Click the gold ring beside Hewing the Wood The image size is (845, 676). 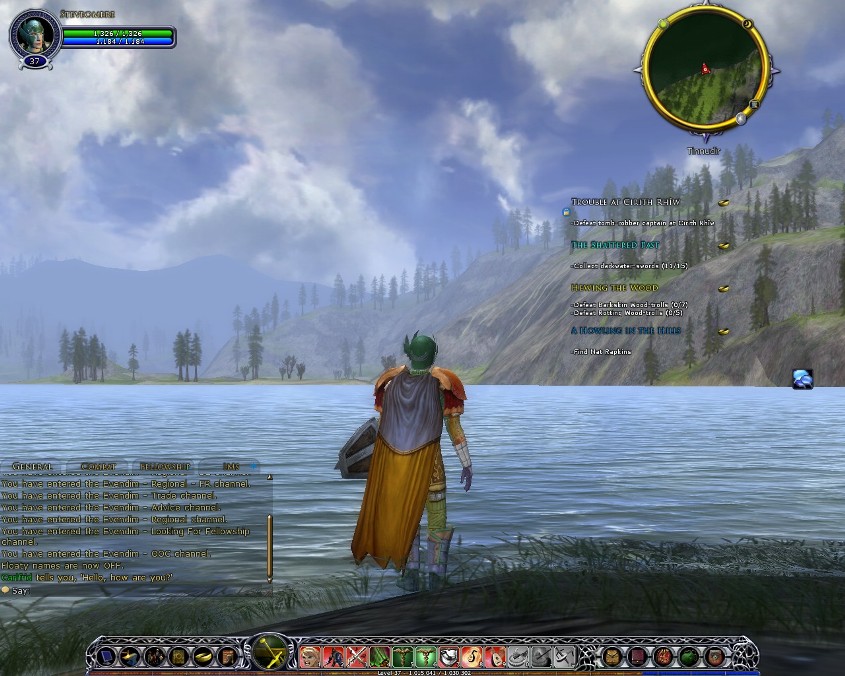point(724,288)
